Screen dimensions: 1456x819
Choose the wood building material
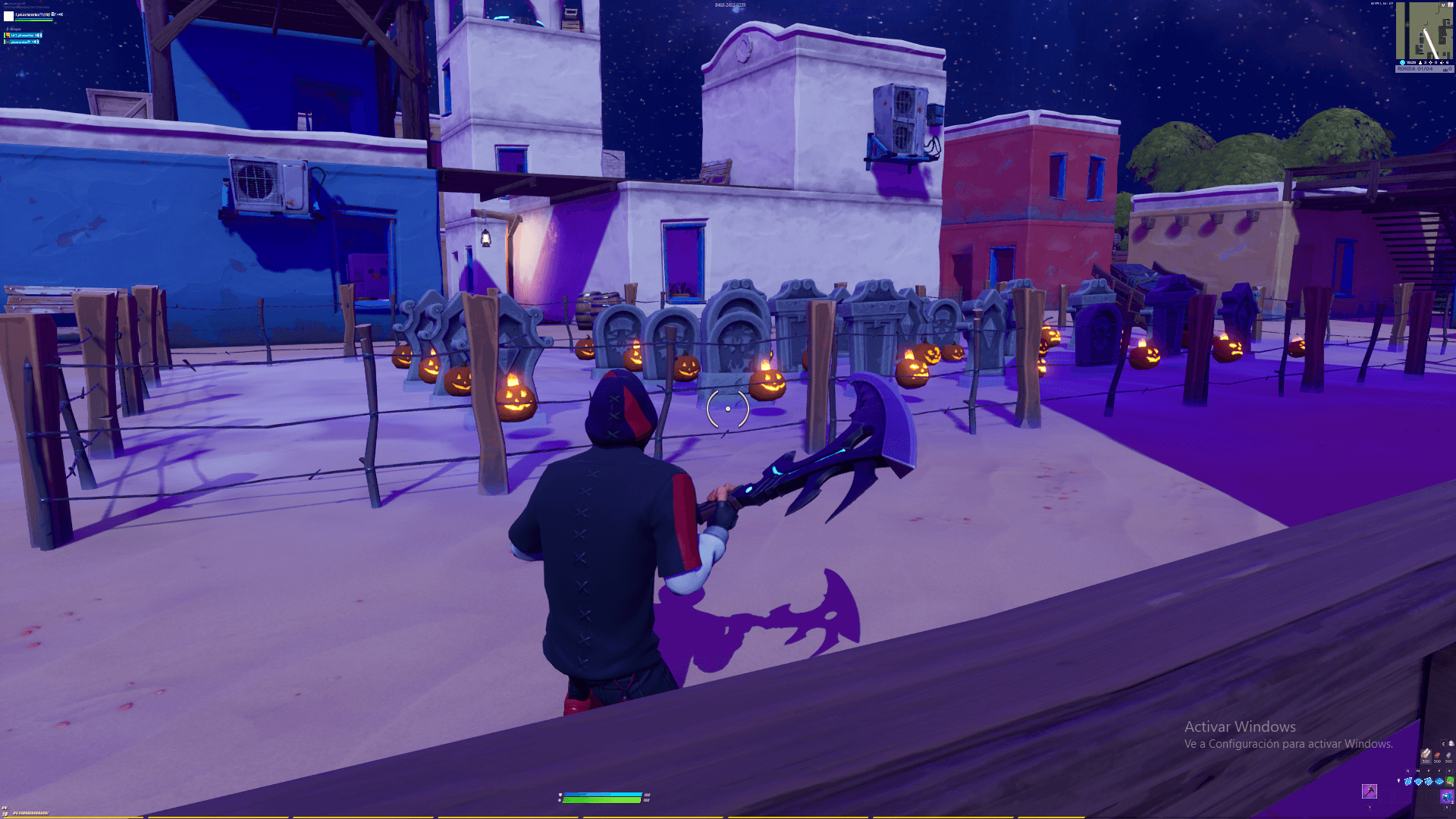click(x=1426, y=754)
